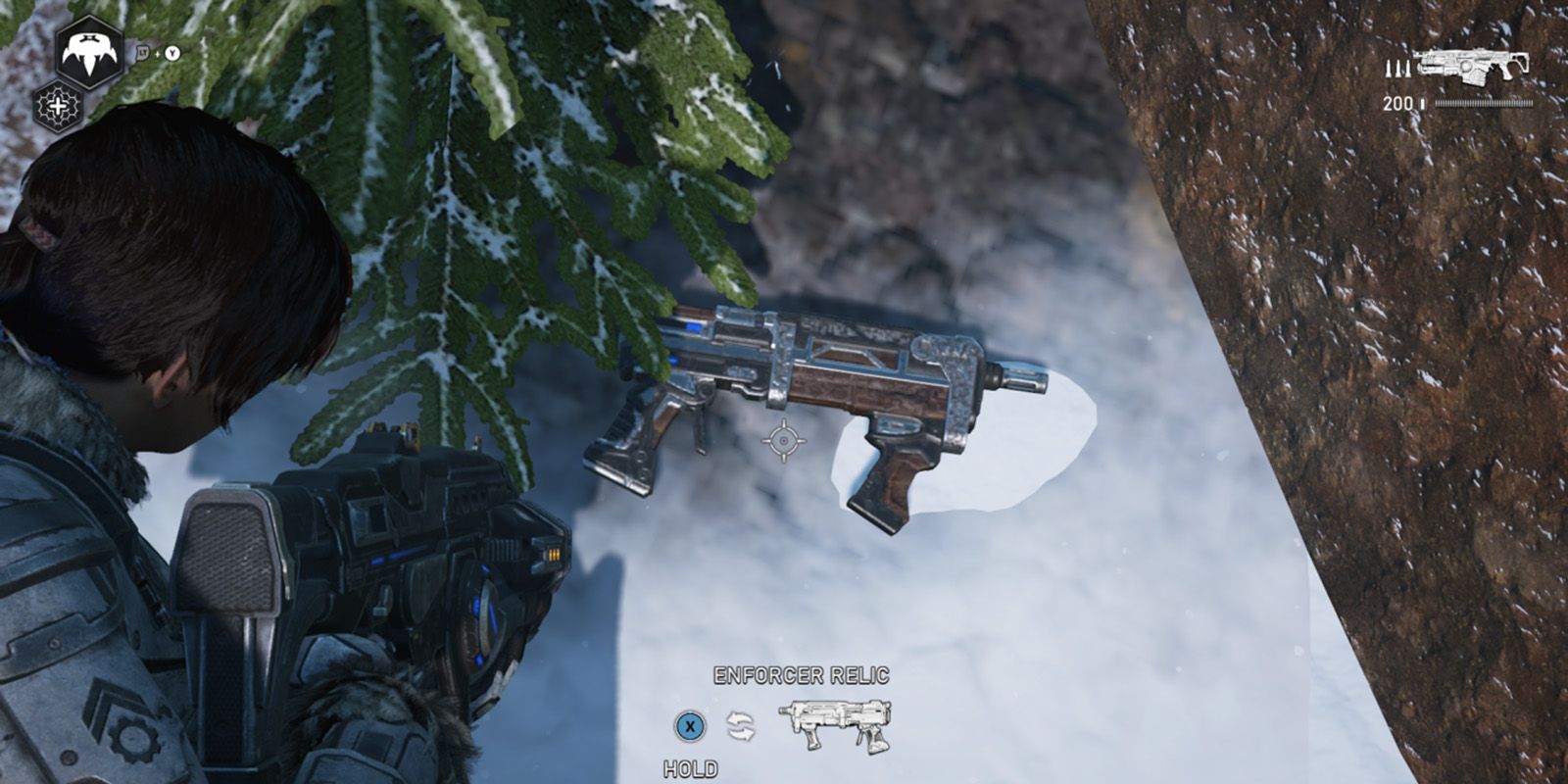
Task: Click the ammo reserve bar under the weapon icon
Action: [x=1483, y=103]
